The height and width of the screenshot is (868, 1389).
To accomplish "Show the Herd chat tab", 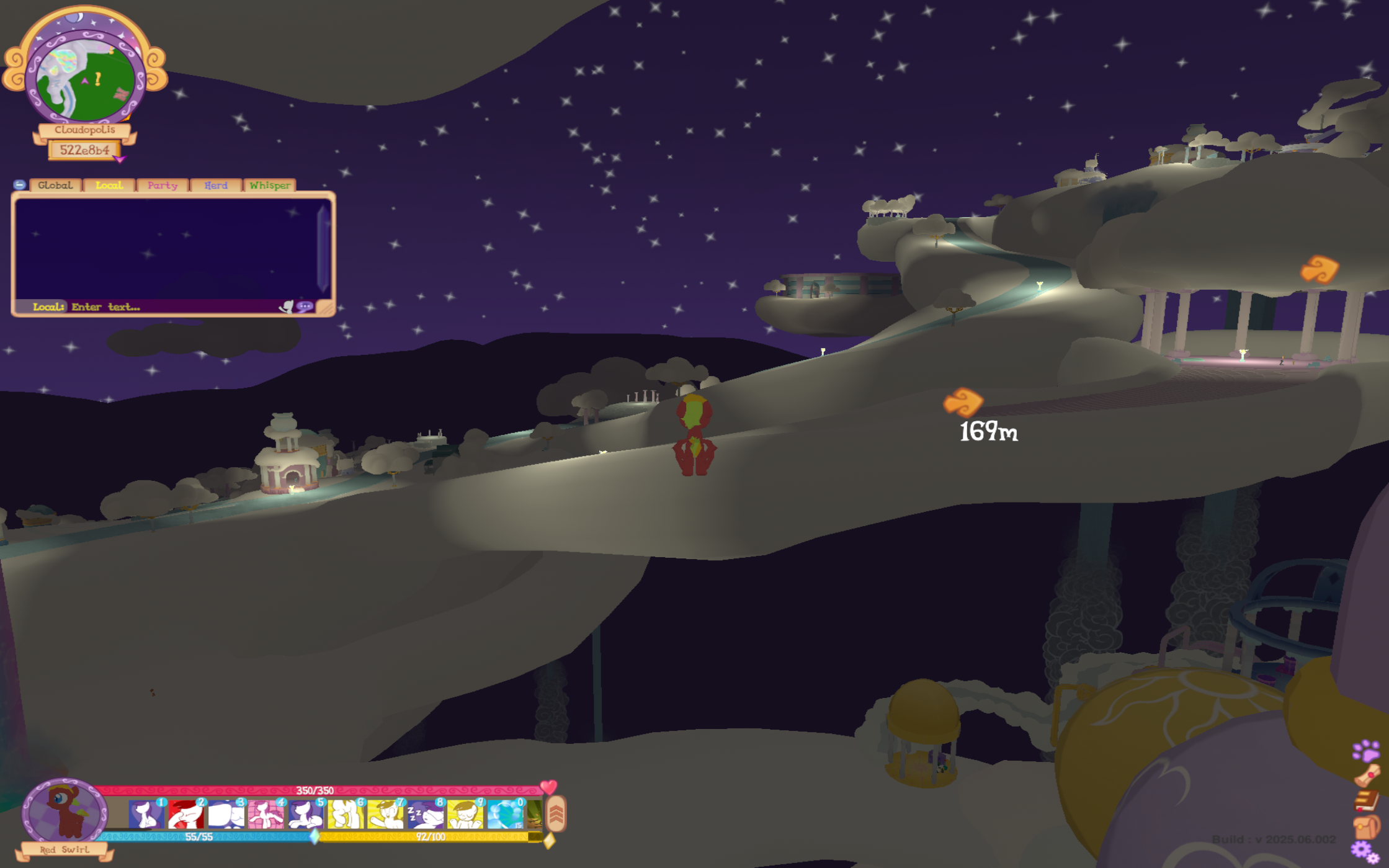I will tap(216, 185).
